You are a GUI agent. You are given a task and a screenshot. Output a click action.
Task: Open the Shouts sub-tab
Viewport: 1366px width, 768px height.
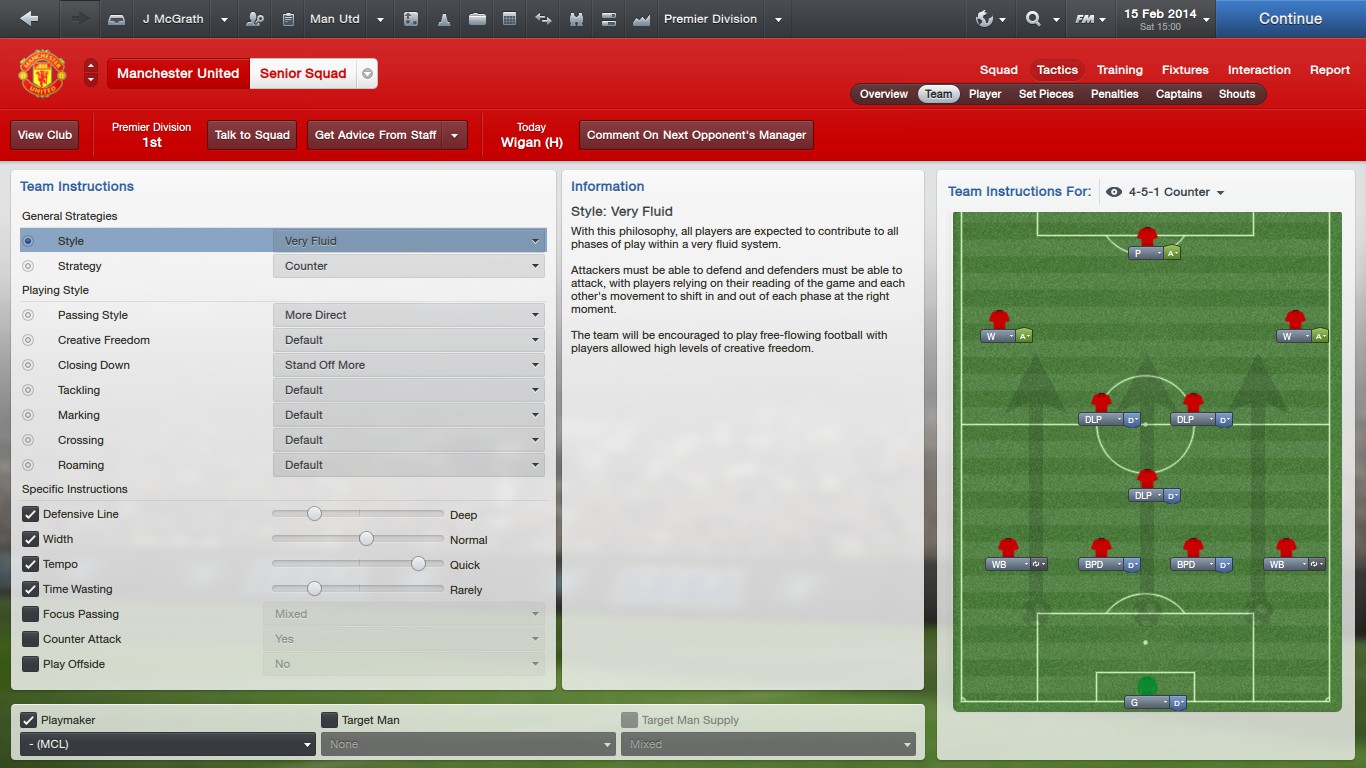[1236, 94]
